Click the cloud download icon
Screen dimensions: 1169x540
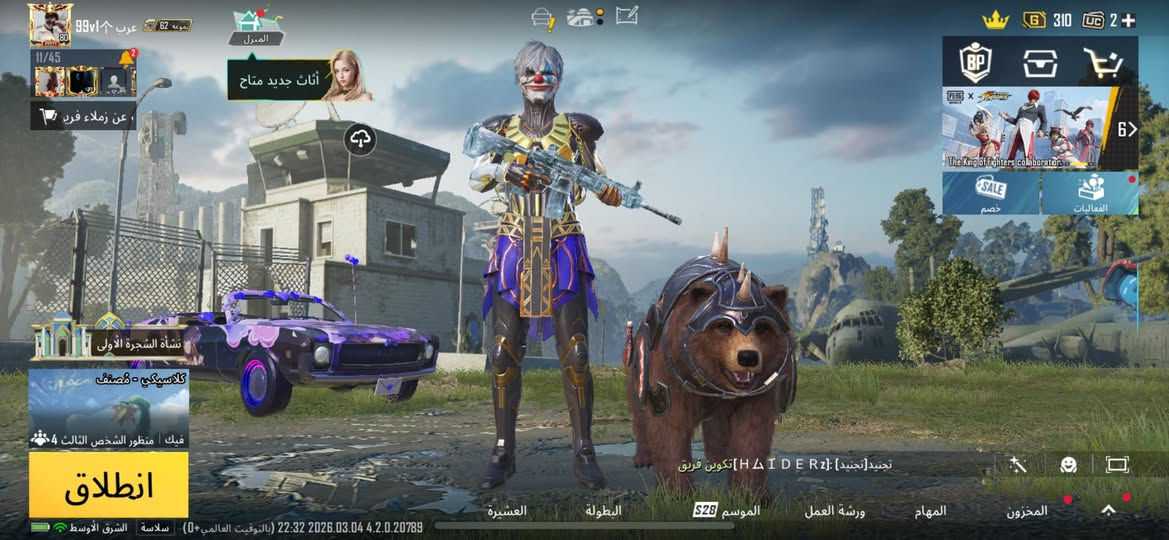tap(360, 140)
